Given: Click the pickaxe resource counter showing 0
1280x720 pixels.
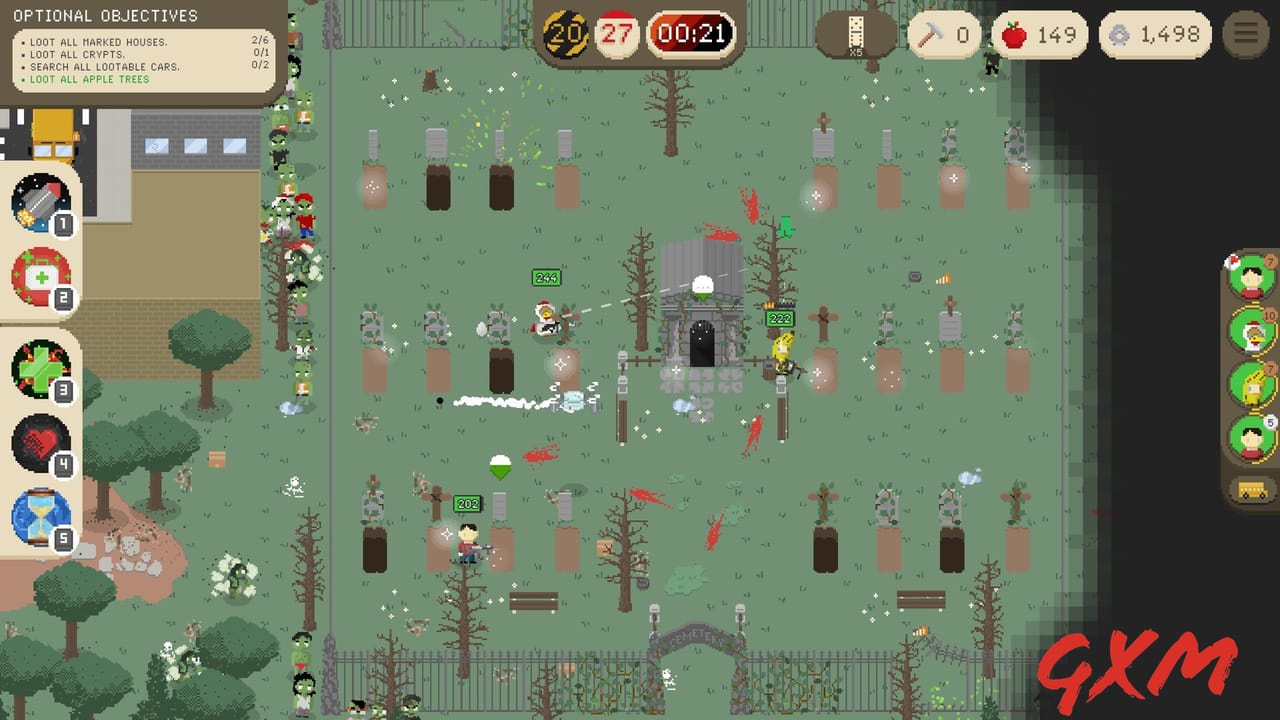Looking at the screenshot, I should tap(945, 34).
